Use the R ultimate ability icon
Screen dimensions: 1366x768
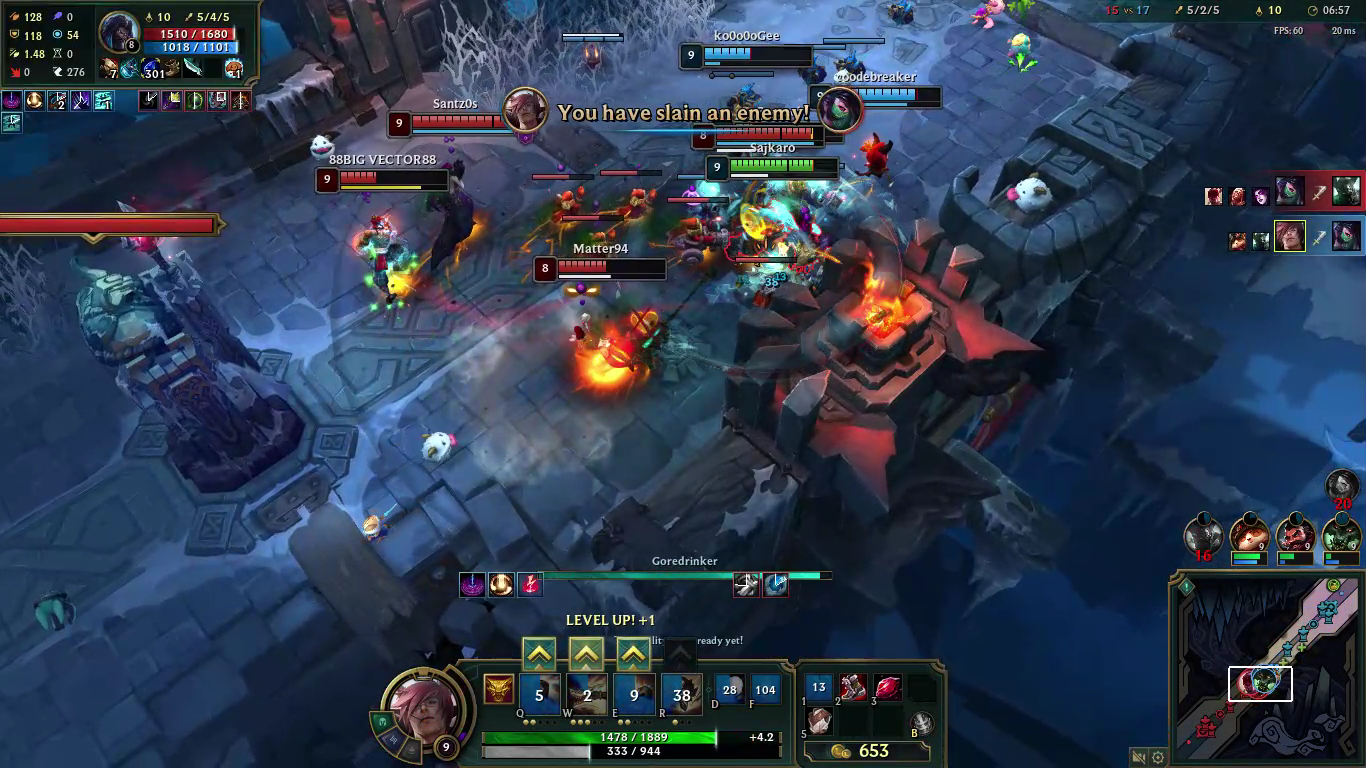click(681, 694)
